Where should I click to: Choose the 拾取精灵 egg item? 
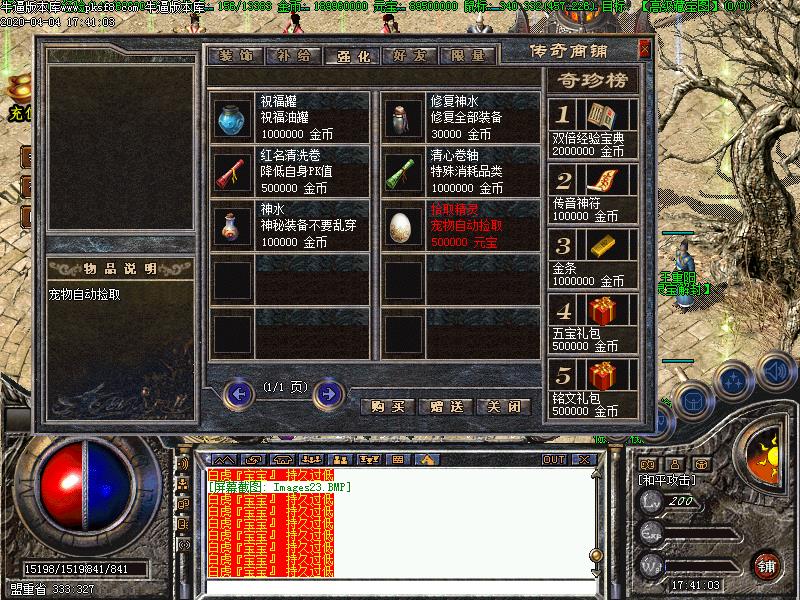tap(404, 226)
